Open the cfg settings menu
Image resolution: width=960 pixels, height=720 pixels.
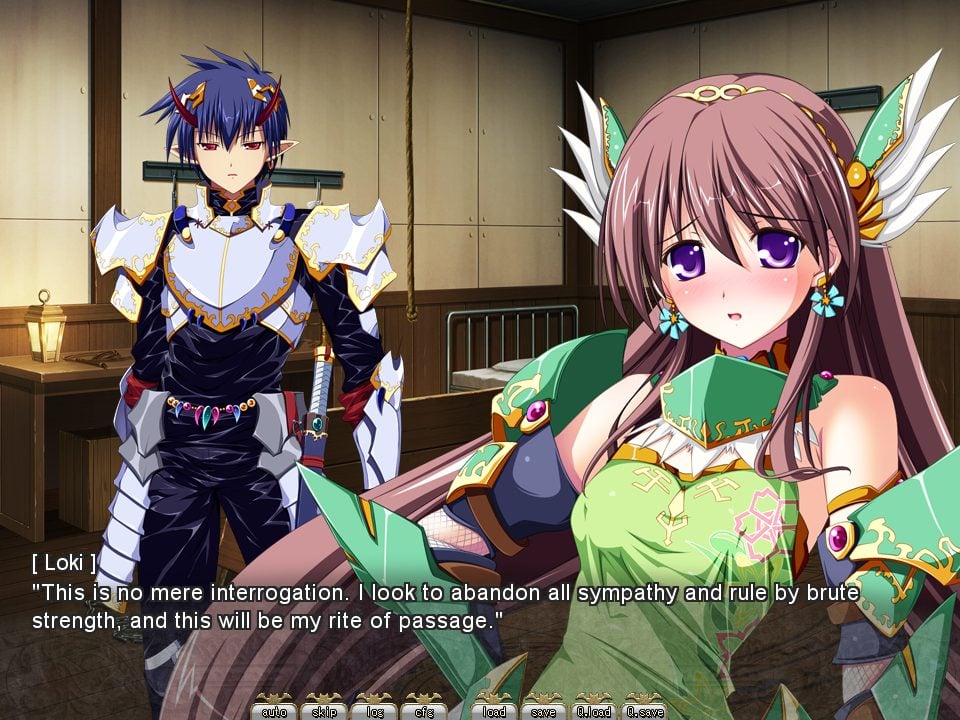[x=424, y=710]
